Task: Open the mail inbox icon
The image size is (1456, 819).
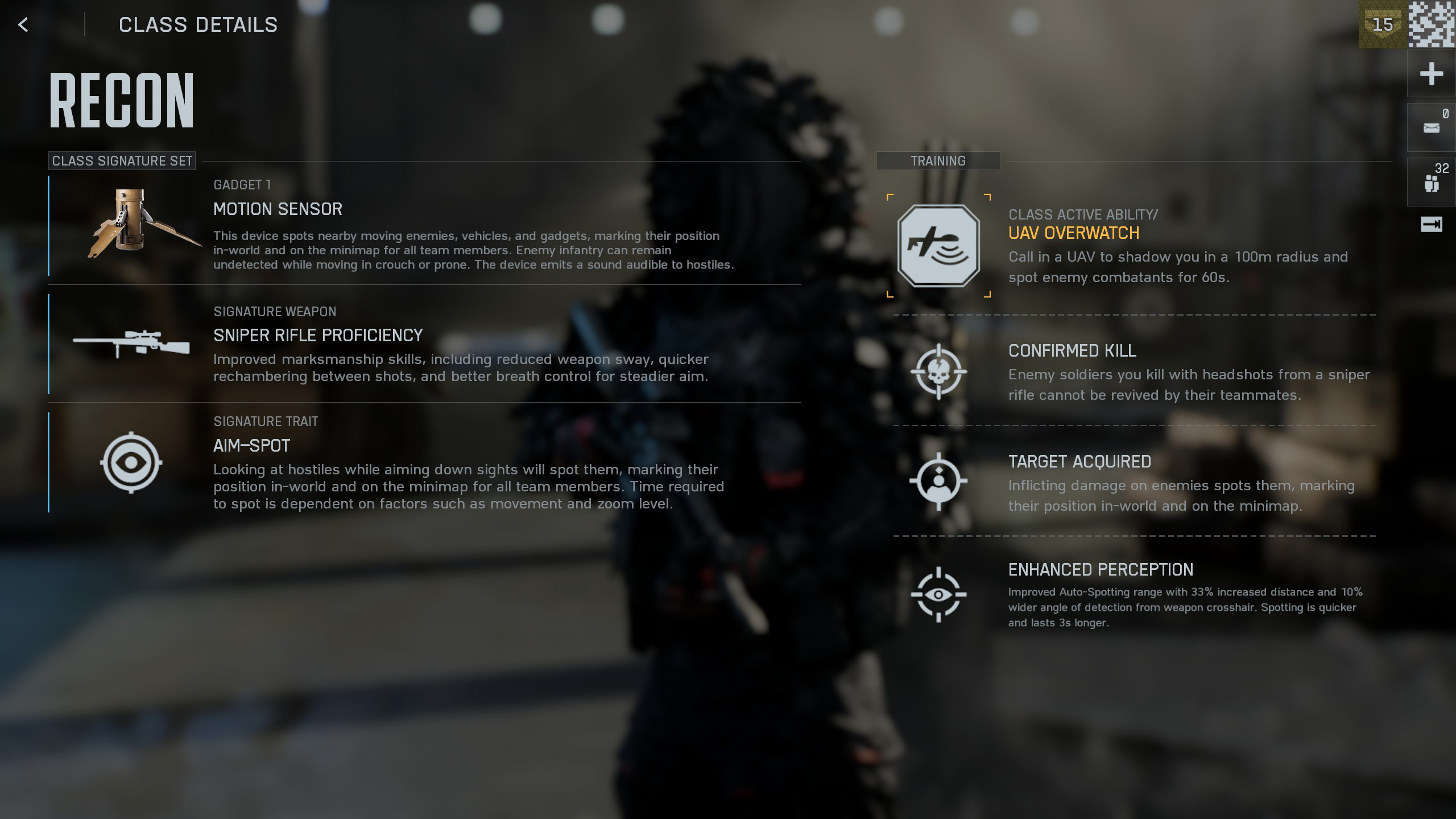Action: point(1431,128)
